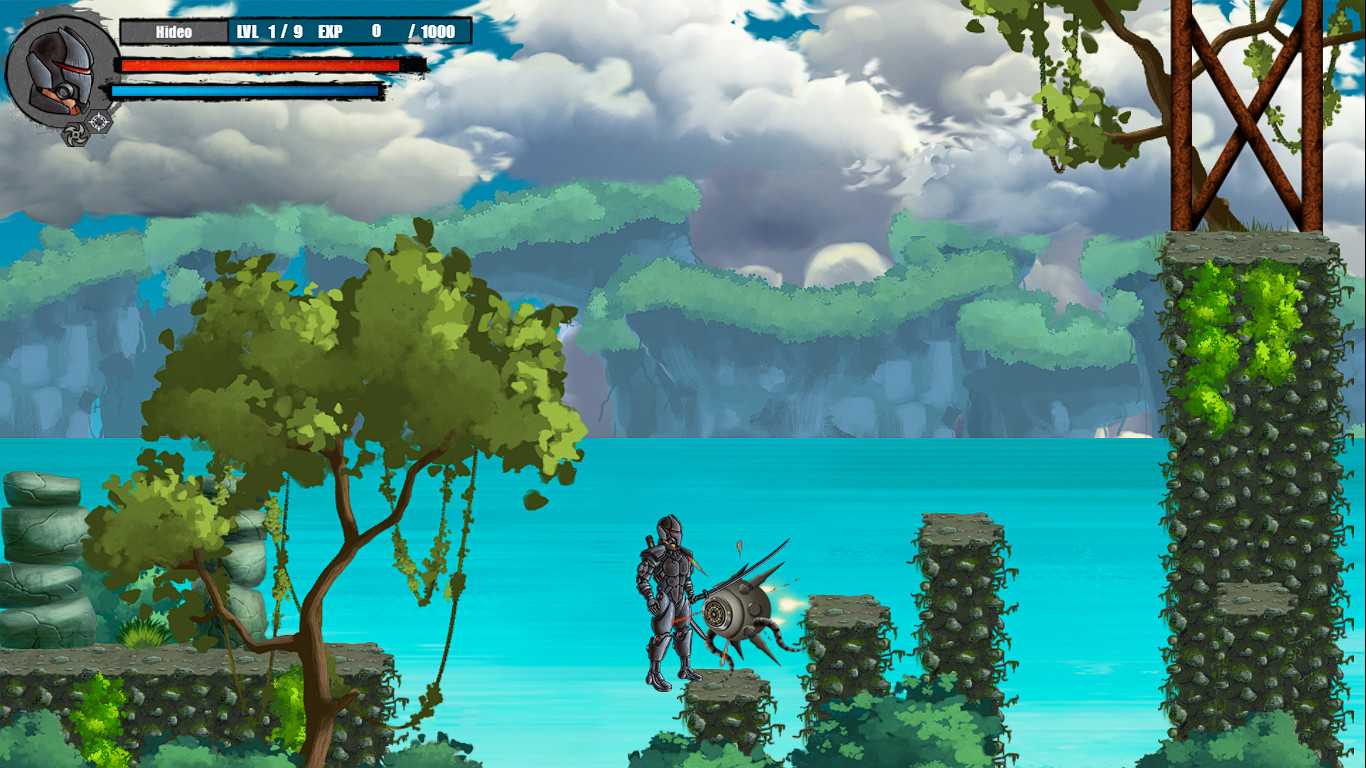Open Hideo's character portrait
Image resolution: width=1366 pixels, height=768 pixels.
tap(58, 70)
